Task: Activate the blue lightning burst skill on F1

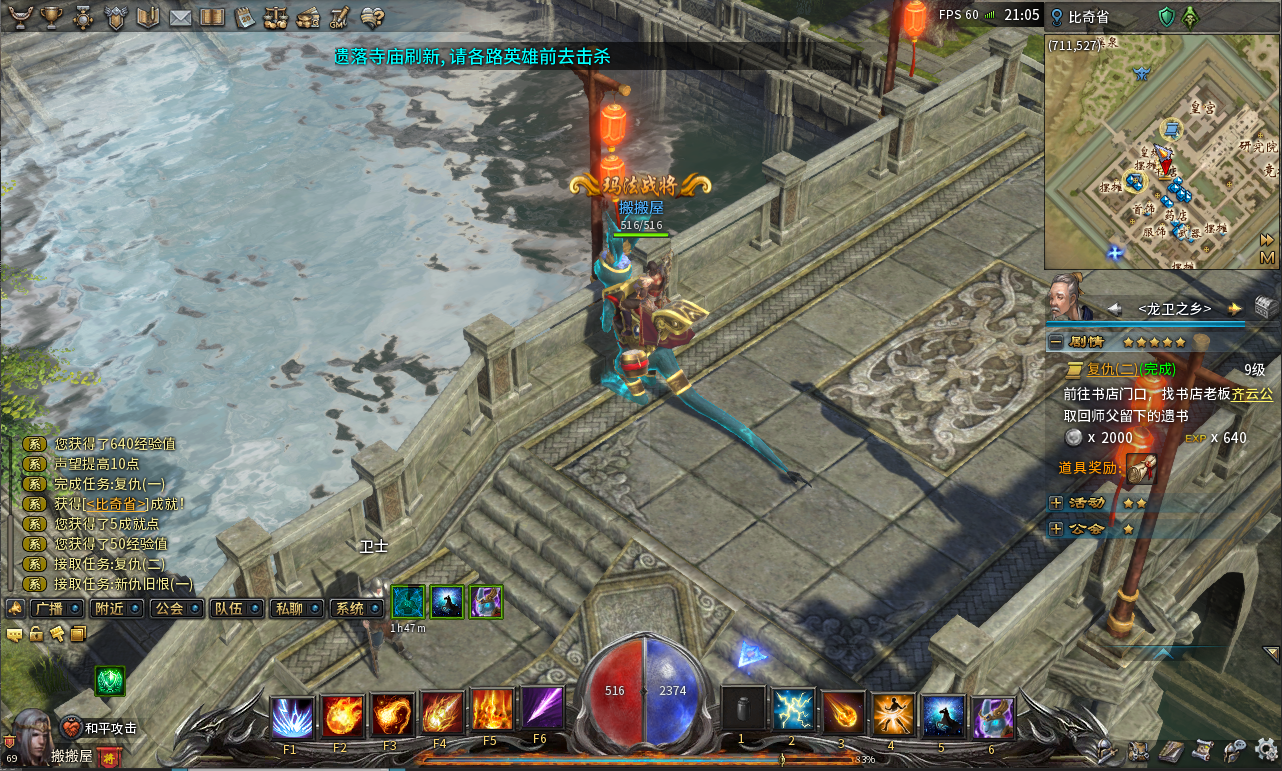Action: pyautogui.click(x=292, y=716)
